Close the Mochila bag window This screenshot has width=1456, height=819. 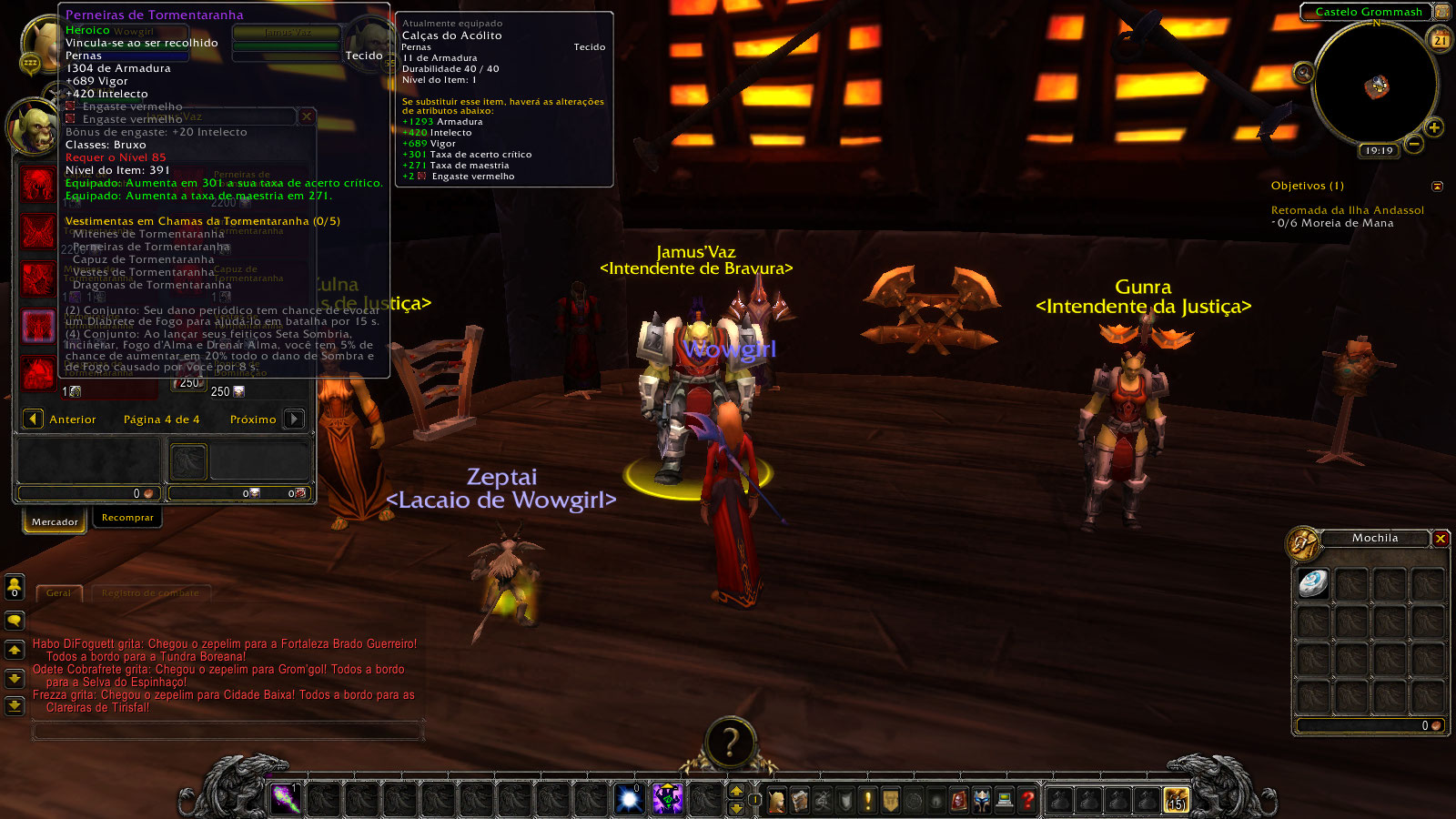coord(1441,539)
